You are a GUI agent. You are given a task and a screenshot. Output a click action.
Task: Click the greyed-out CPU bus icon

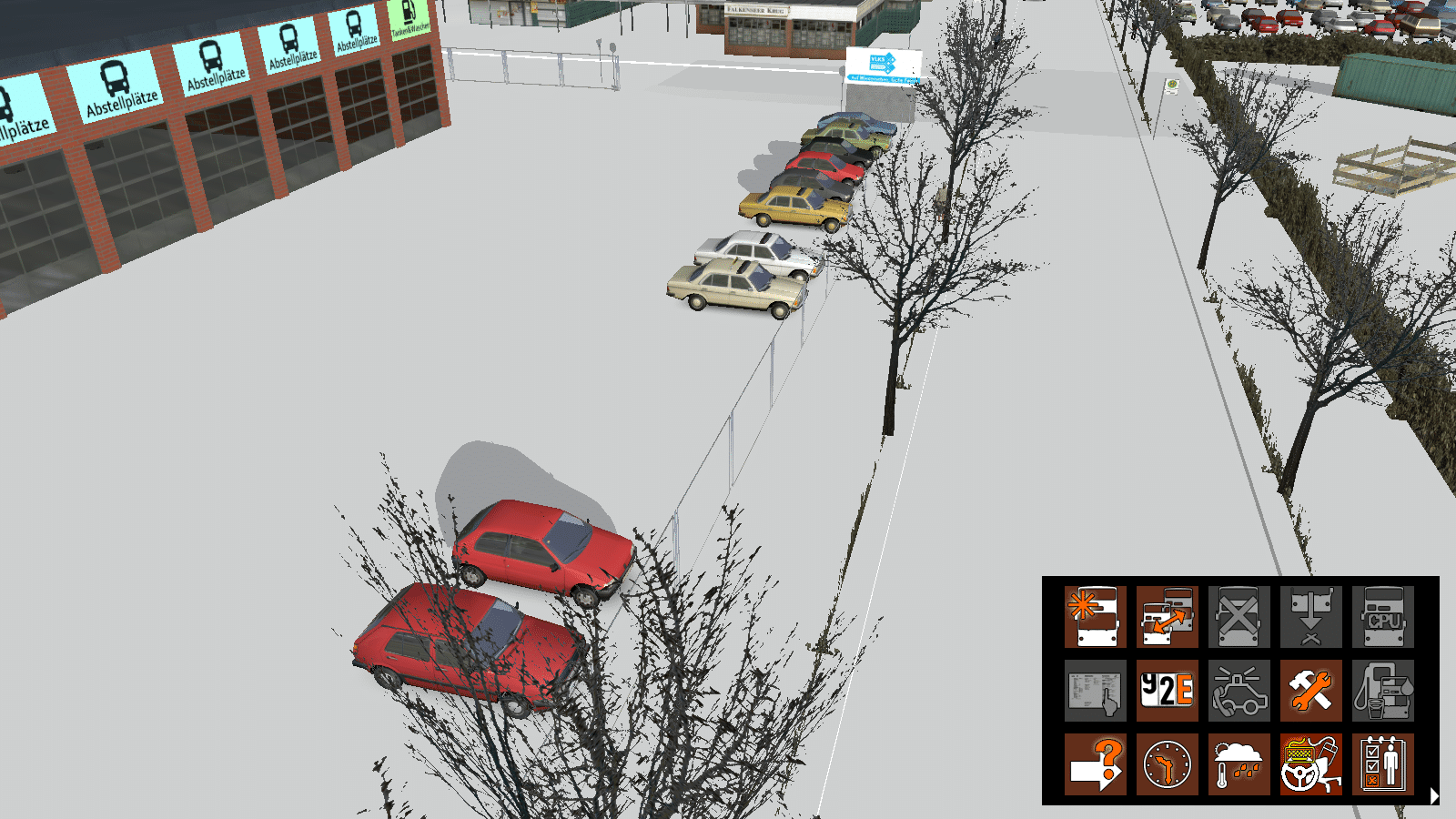1382,617
